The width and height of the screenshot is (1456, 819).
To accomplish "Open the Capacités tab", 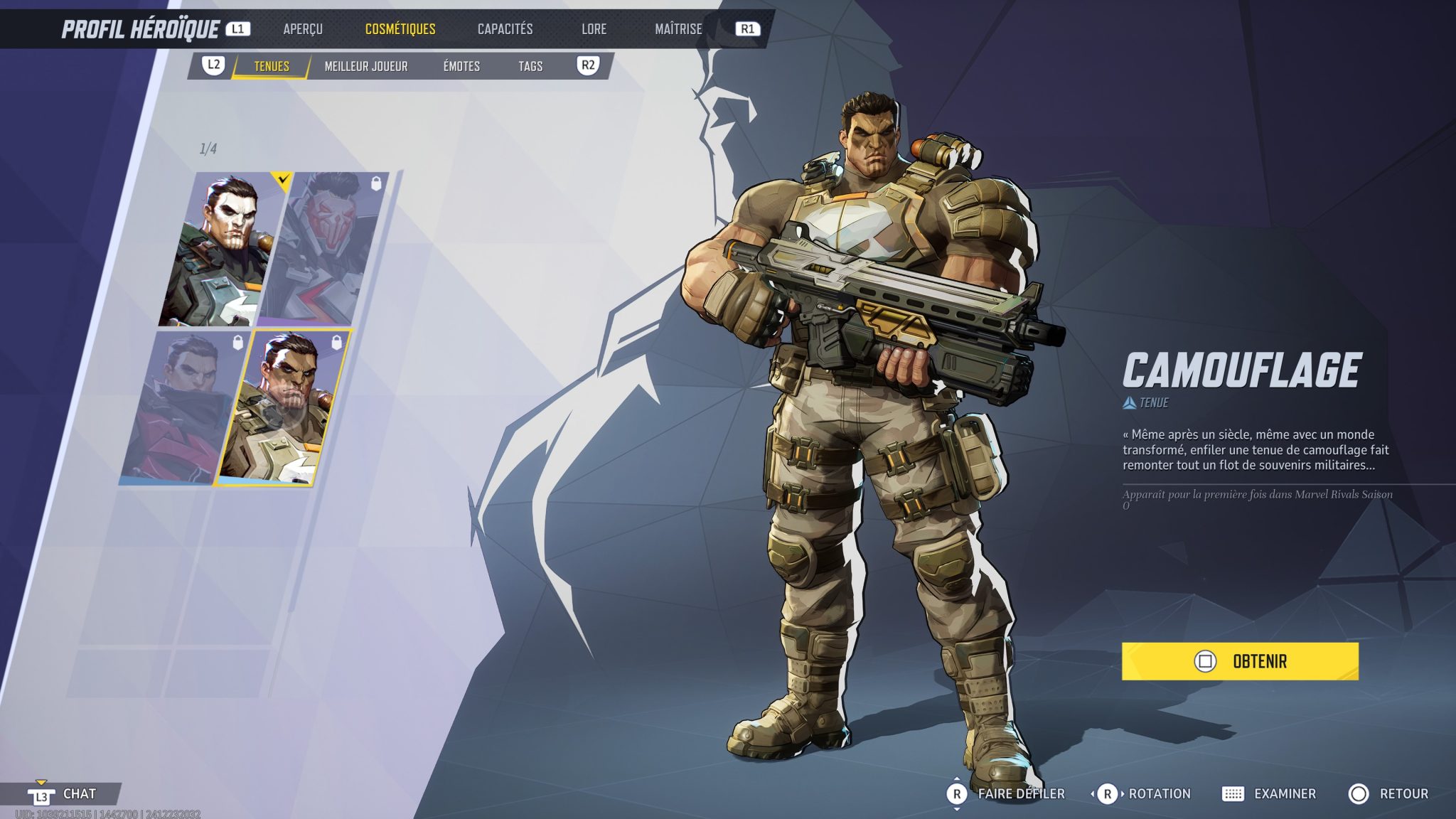I will point(506,30).
